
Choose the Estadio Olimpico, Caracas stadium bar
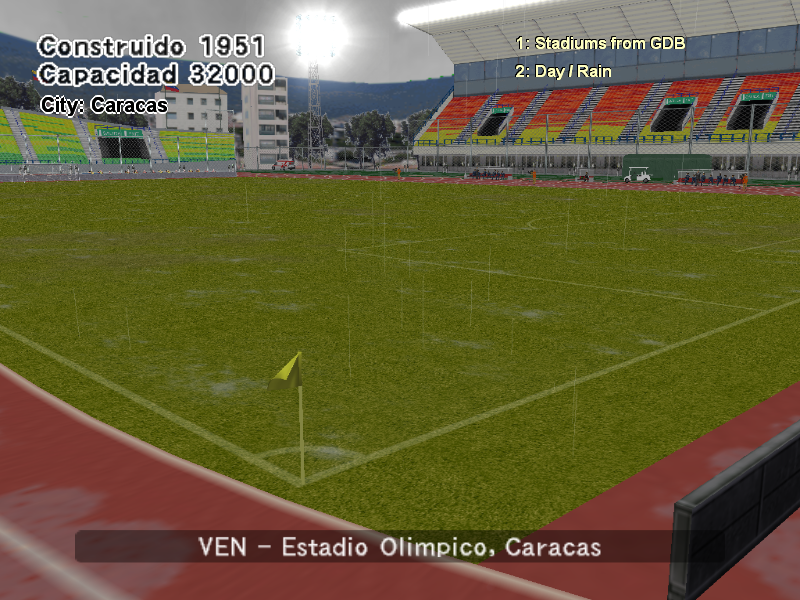click(399, 547)
